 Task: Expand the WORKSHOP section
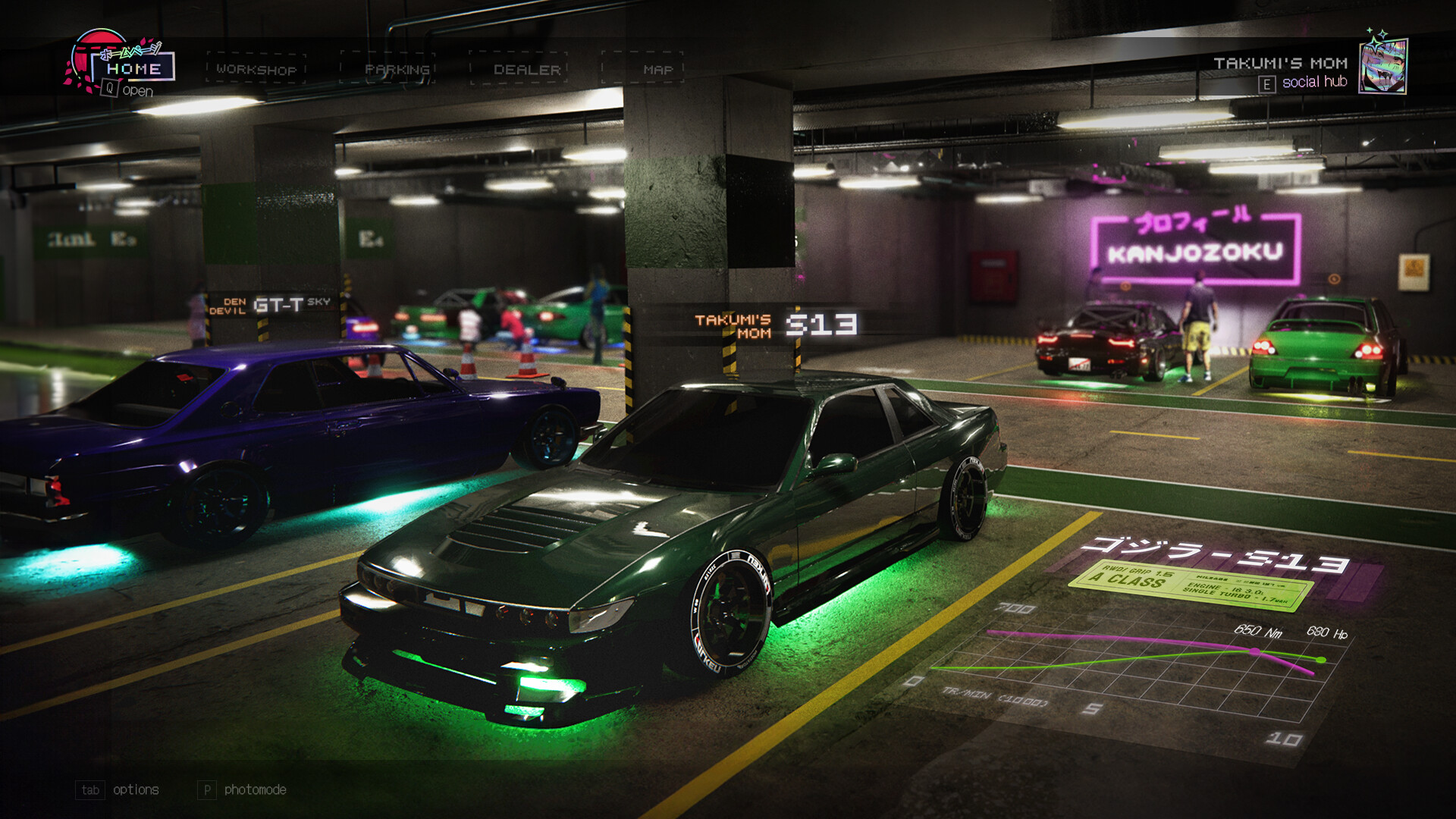(x=256, y=68)
